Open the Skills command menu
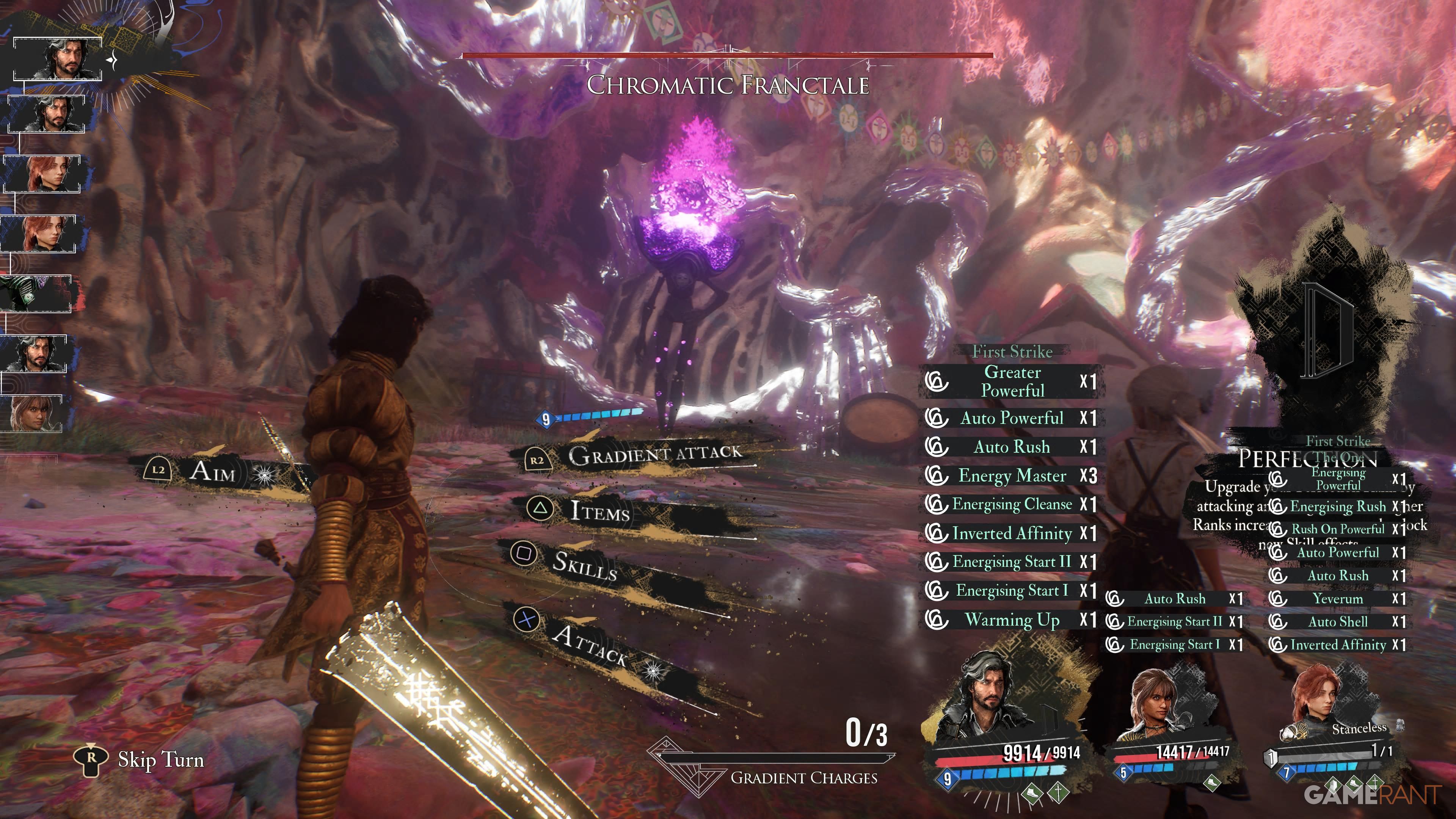 584,565
